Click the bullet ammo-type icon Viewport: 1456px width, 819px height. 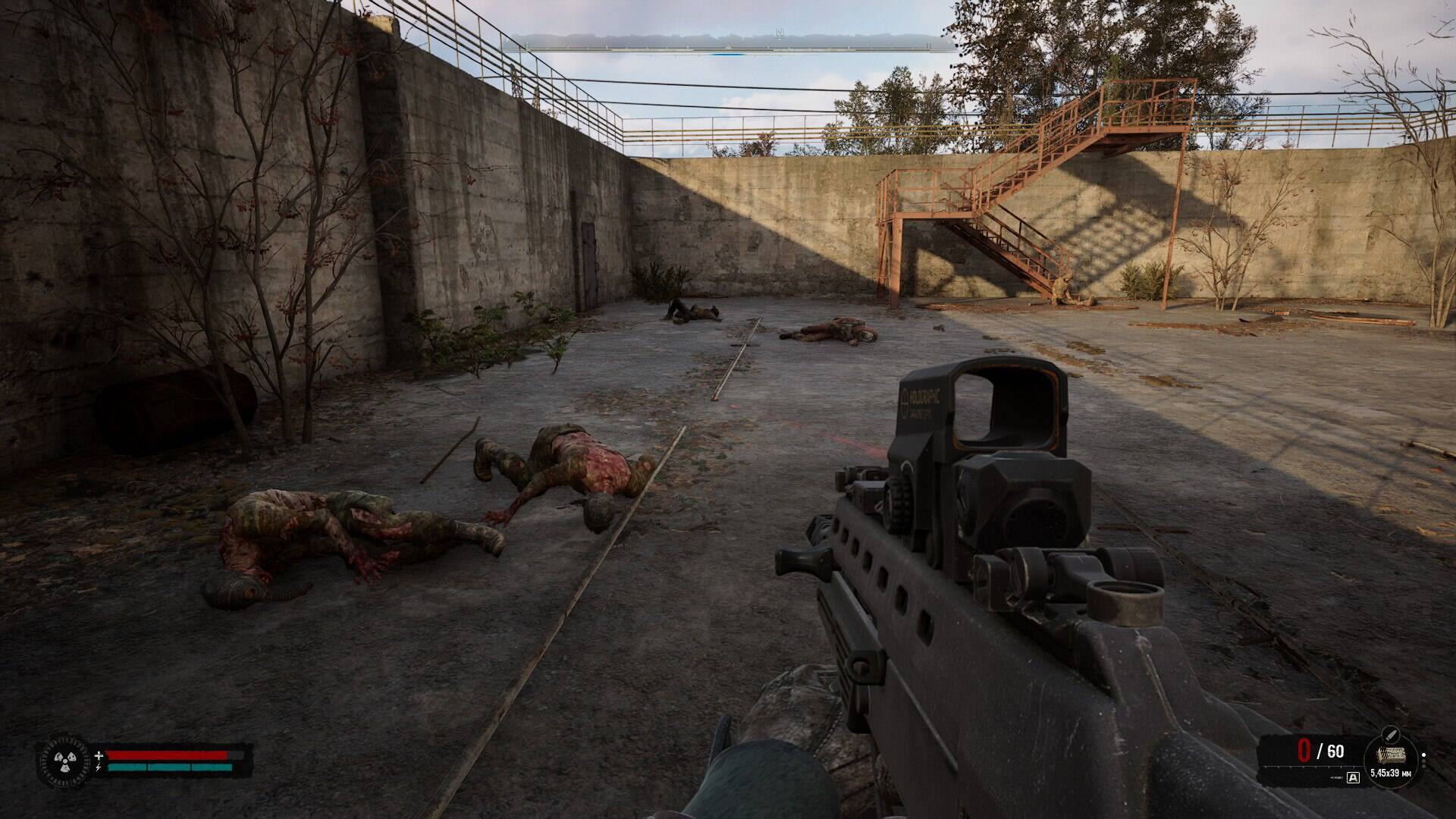tap(1392, 734)
